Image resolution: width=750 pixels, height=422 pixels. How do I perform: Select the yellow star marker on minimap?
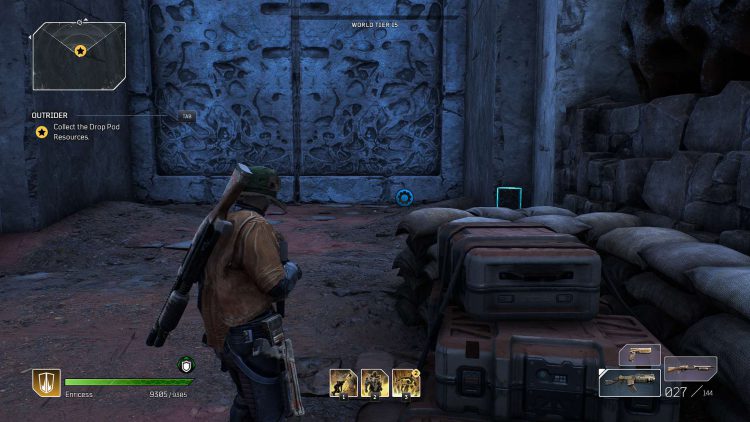pos(80,51)
